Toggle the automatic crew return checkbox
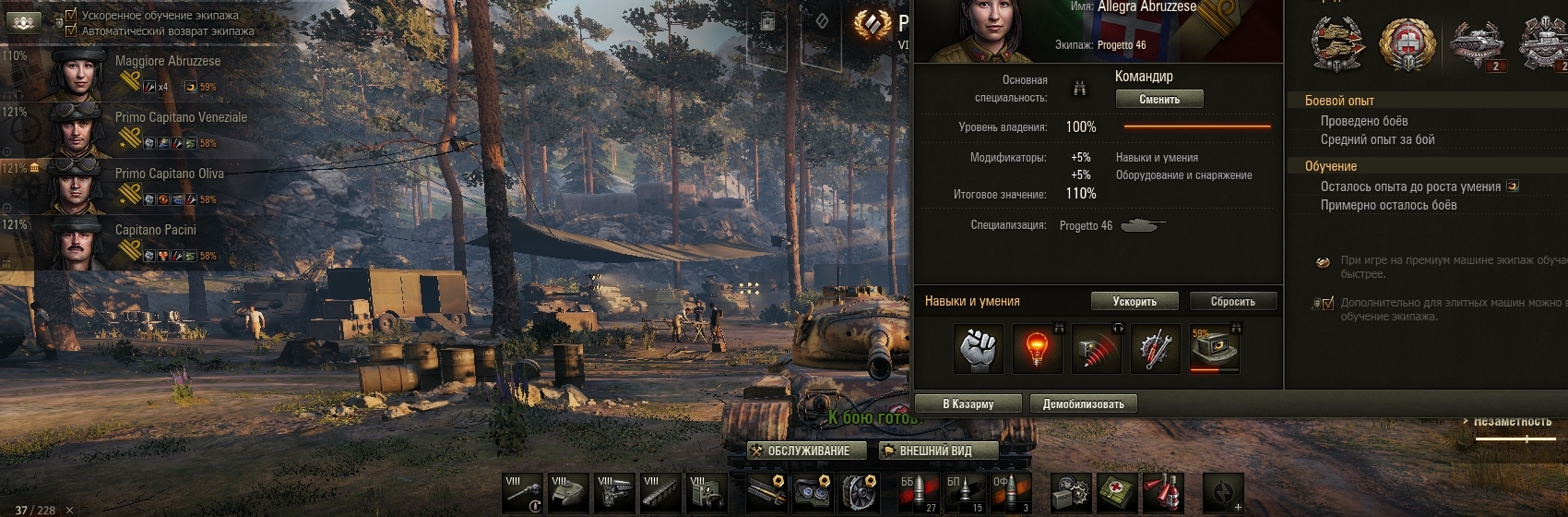 tap(71, 30)
